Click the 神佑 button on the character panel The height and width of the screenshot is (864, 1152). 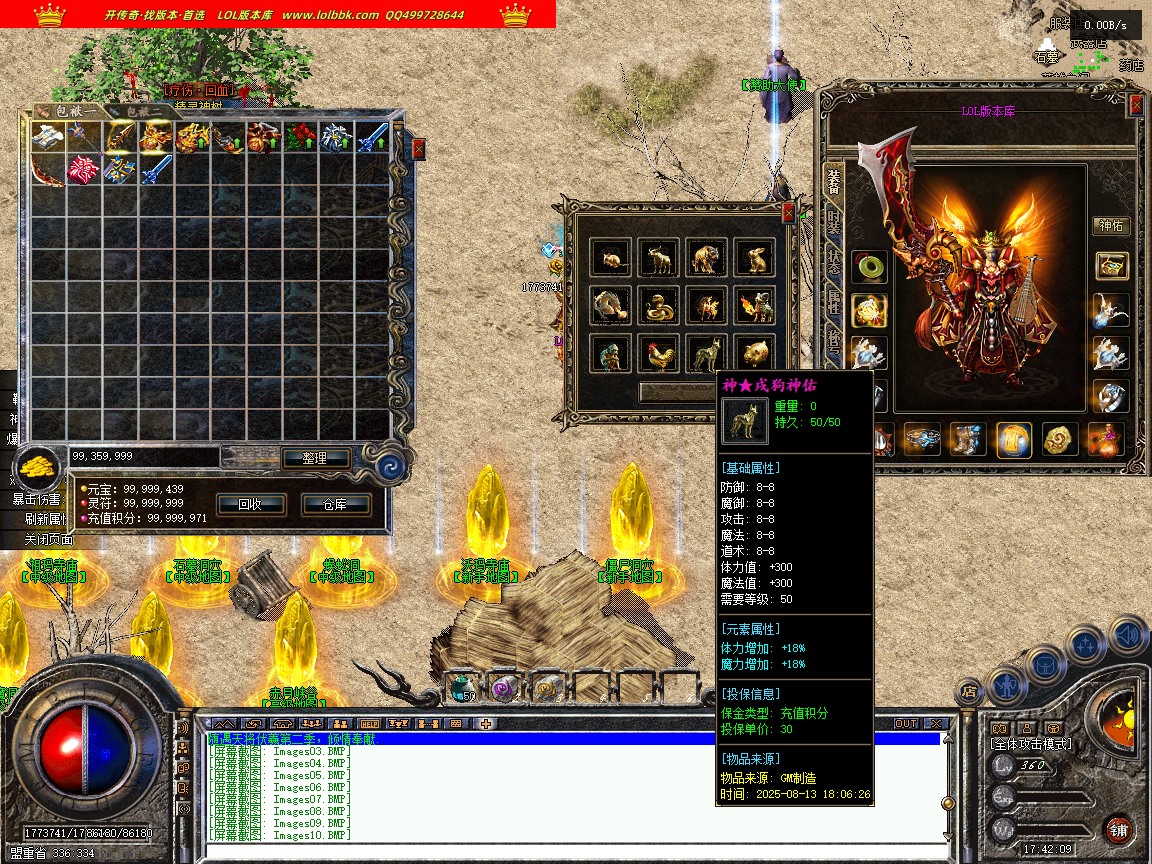[x=1111, y=225]
